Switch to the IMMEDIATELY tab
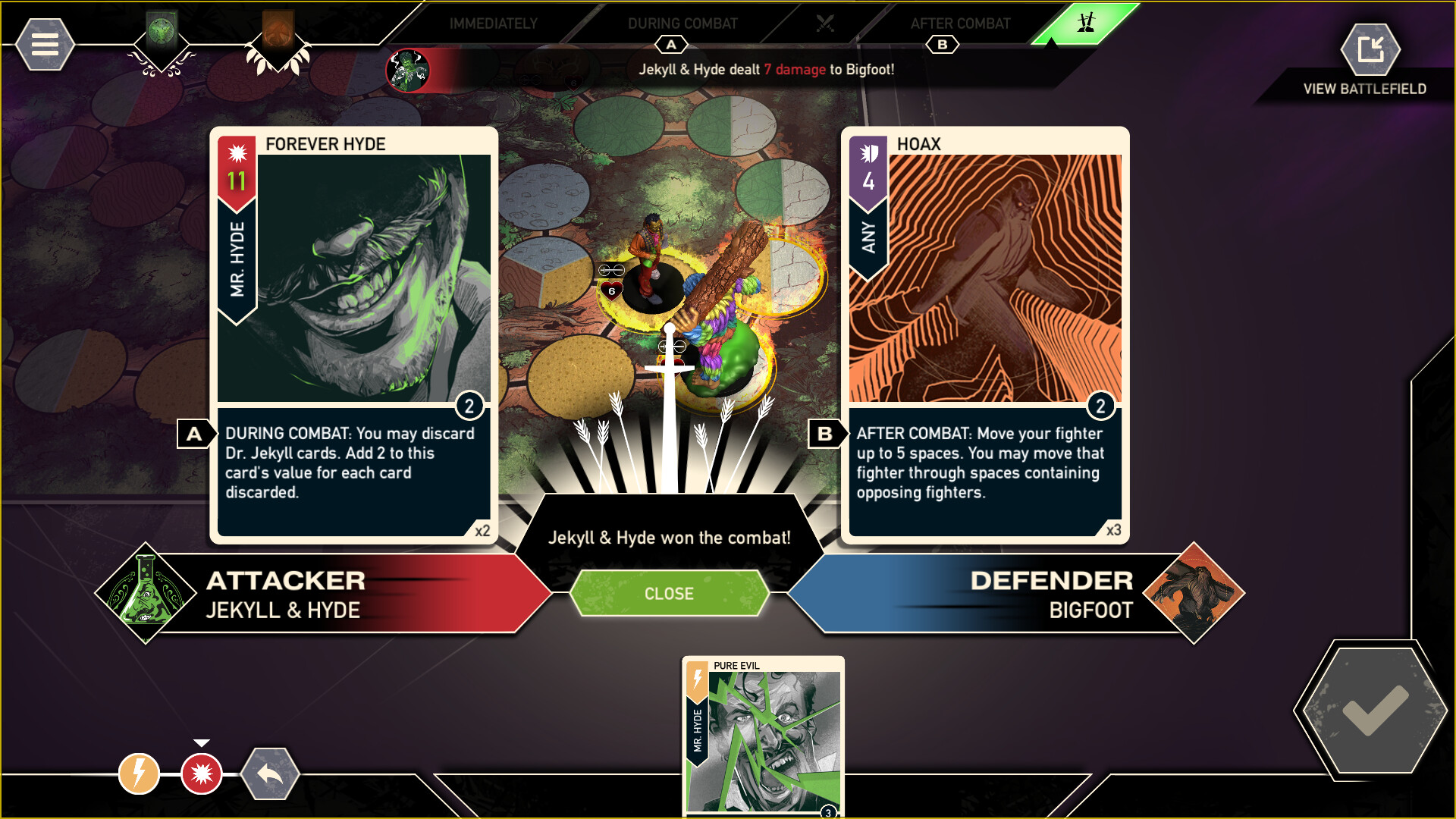The image size is (1456, 819). tap(493, 24)
